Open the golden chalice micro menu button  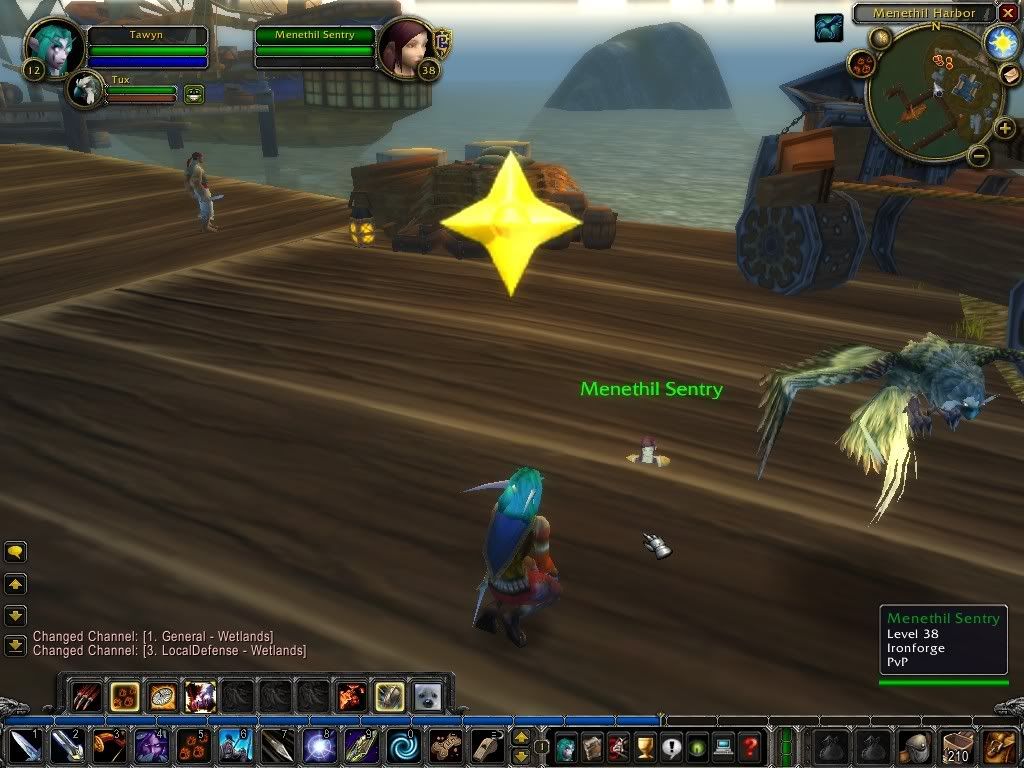(645, 746)
